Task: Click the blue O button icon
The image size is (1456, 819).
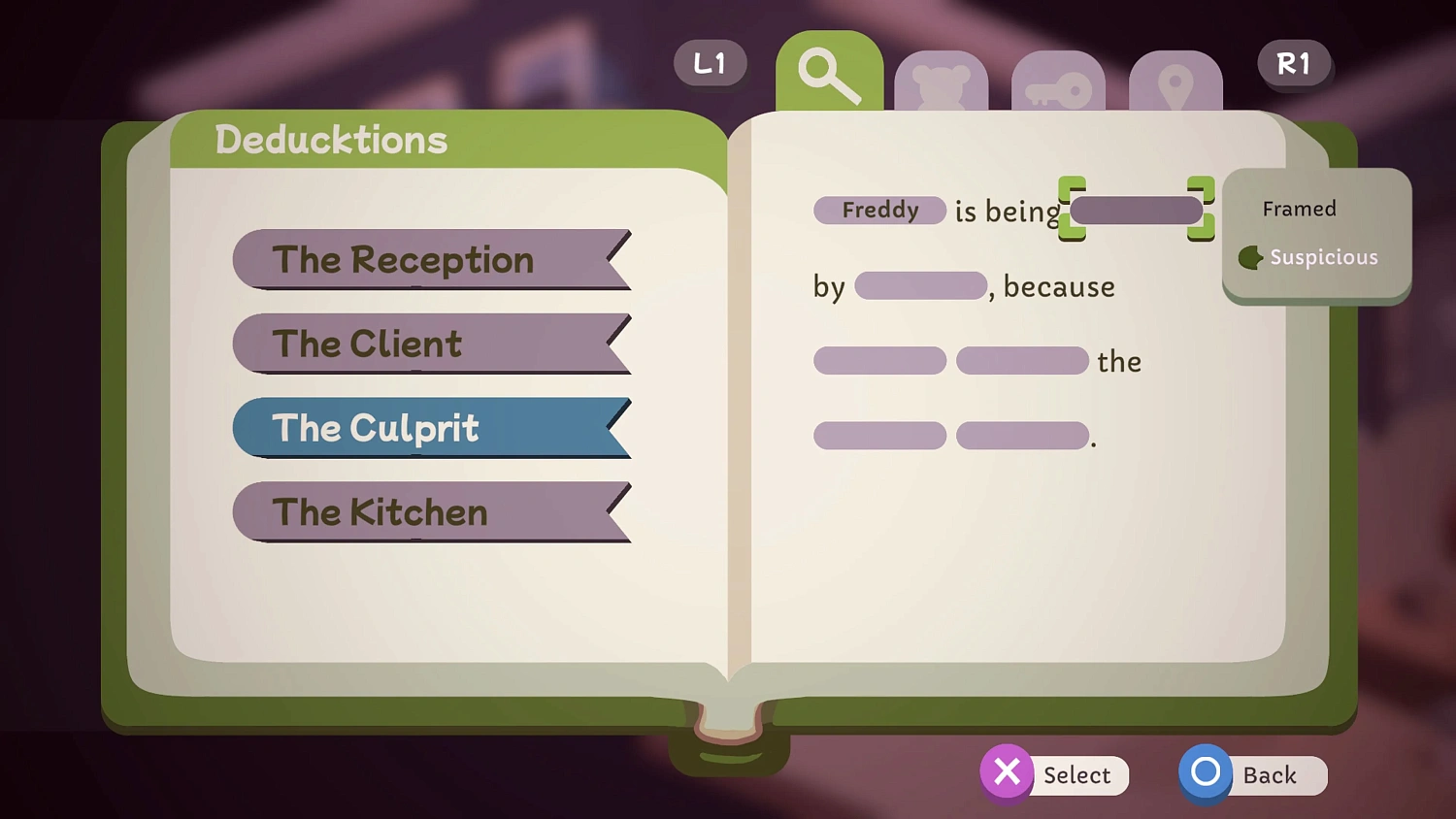Action: click(x=1205, y=772)
